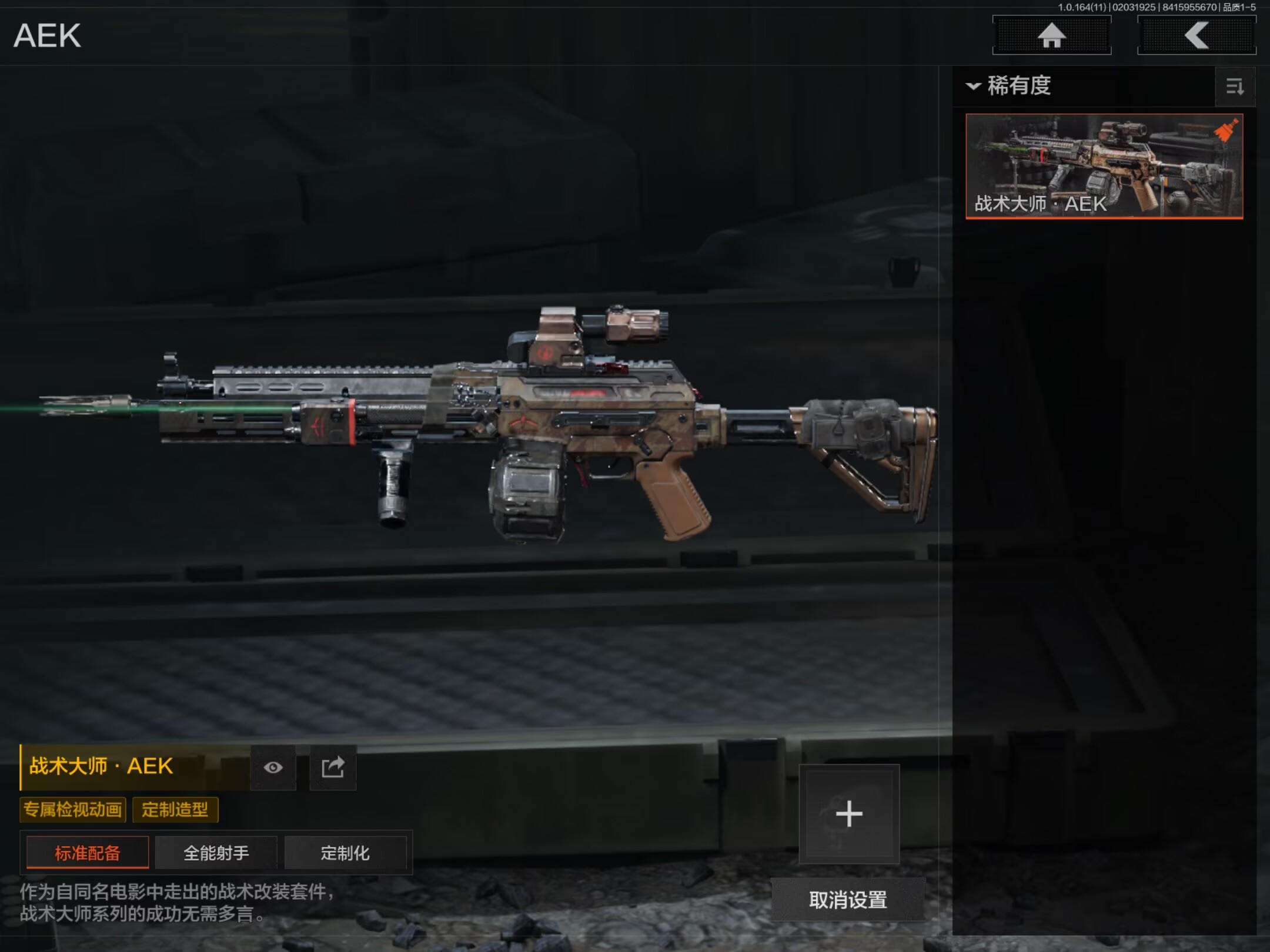The image size is (1270, 952).
Task: Toggle the eye preview icon
Action: [273, 767]
